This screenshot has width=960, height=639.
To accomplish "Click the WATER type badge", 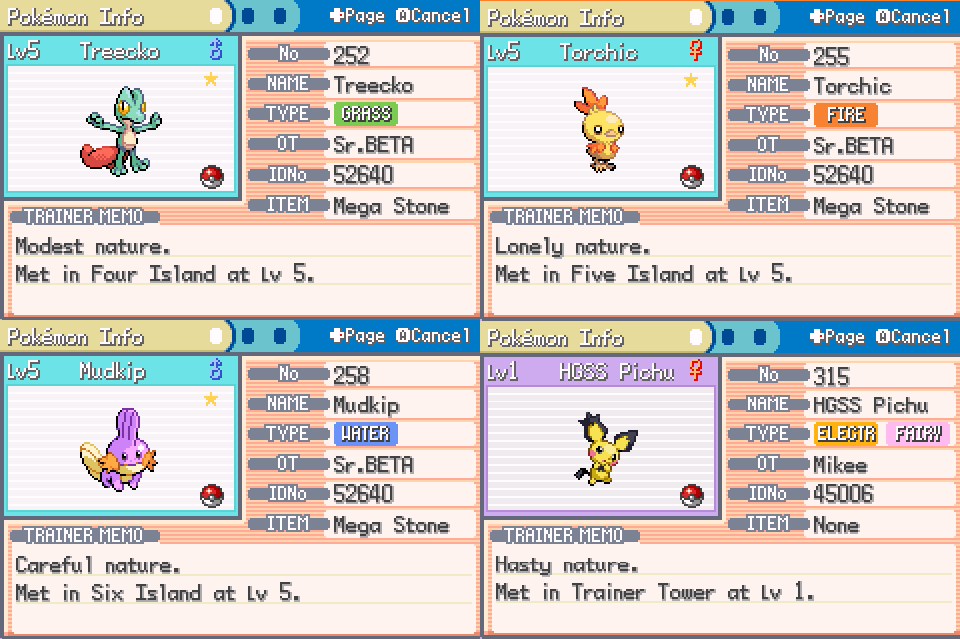I will point(365,434).
